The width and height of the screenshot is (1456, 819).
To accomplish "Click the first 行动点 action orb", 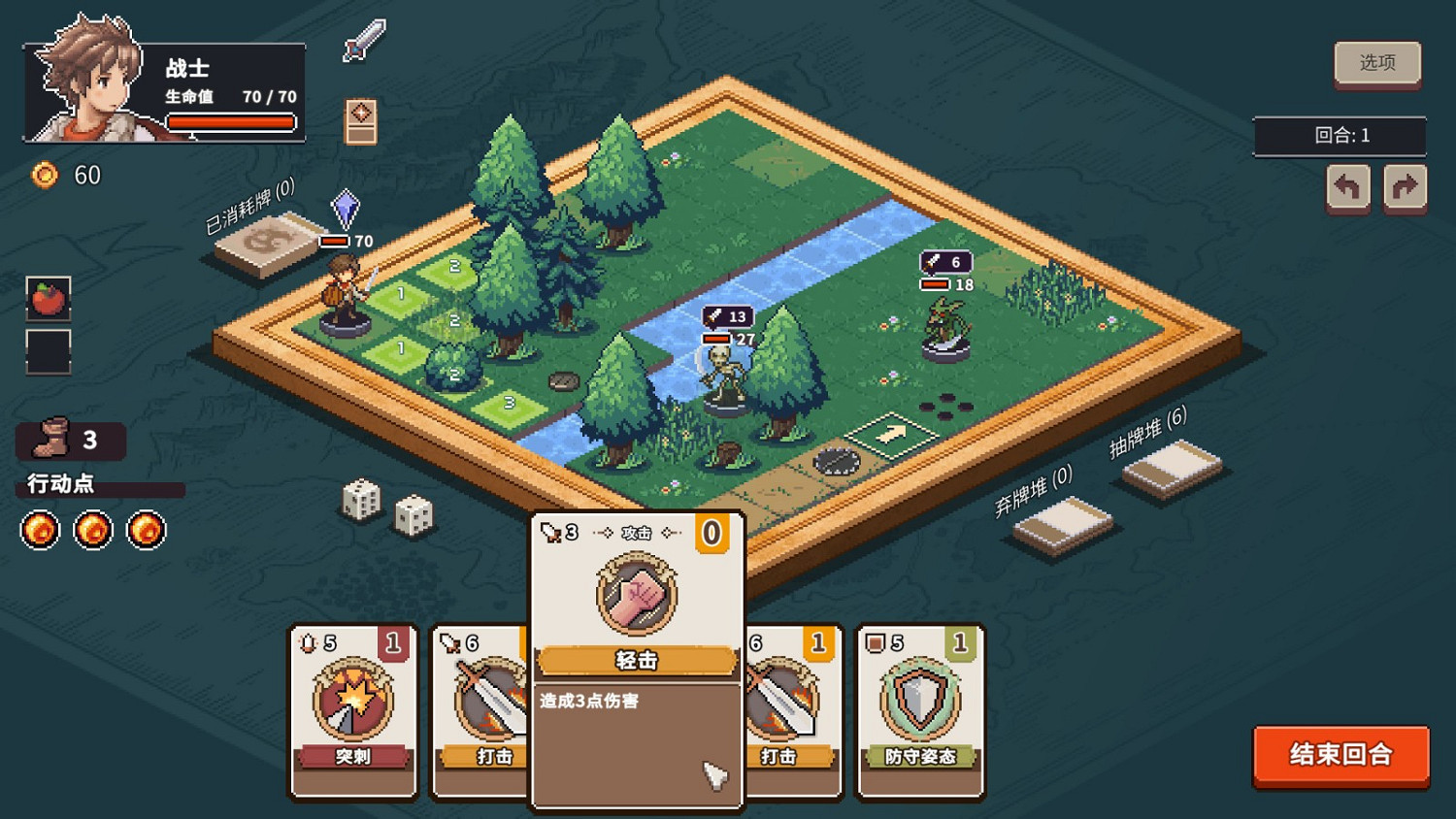I will 38,531.
